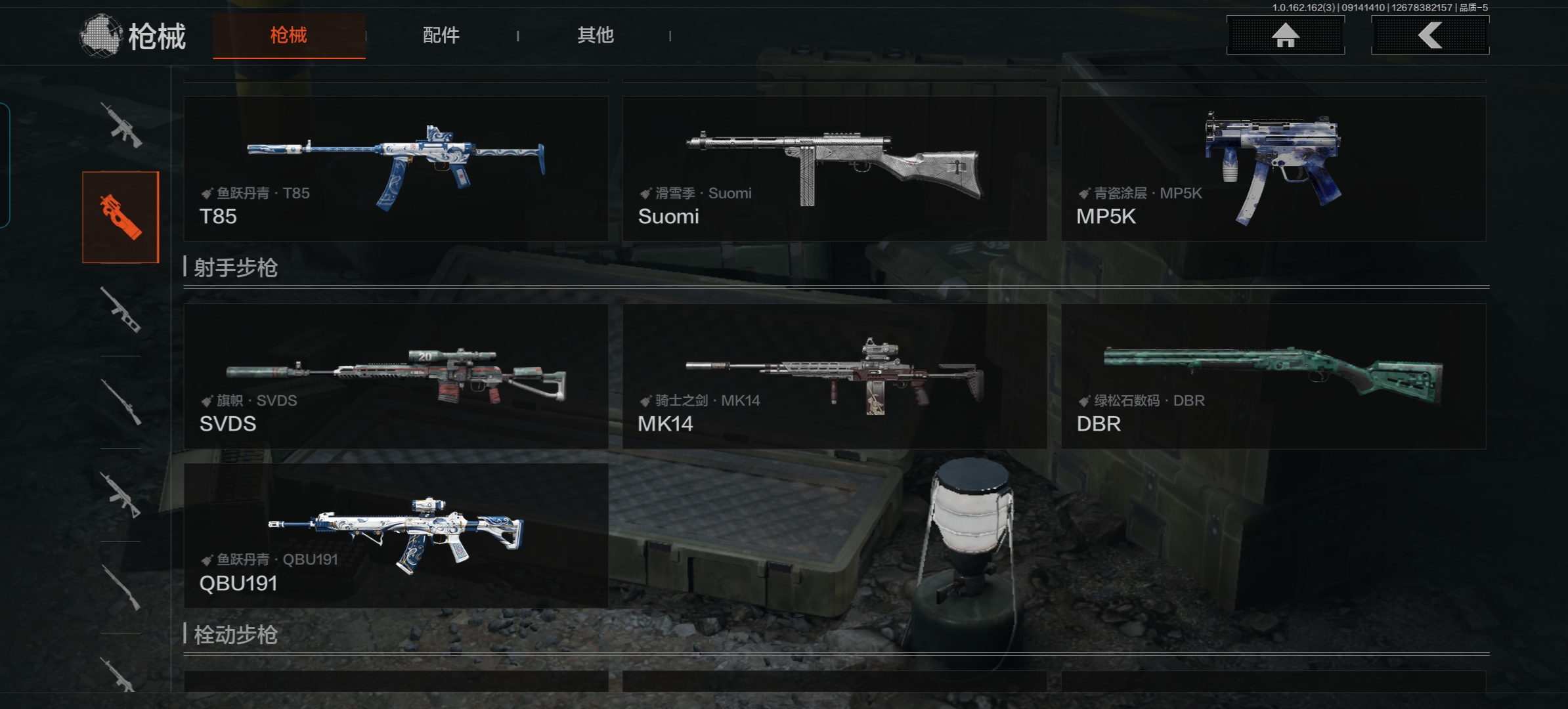Open the 配件 tab
This screenshot has height=709, width=1568.
click(441, 35)
